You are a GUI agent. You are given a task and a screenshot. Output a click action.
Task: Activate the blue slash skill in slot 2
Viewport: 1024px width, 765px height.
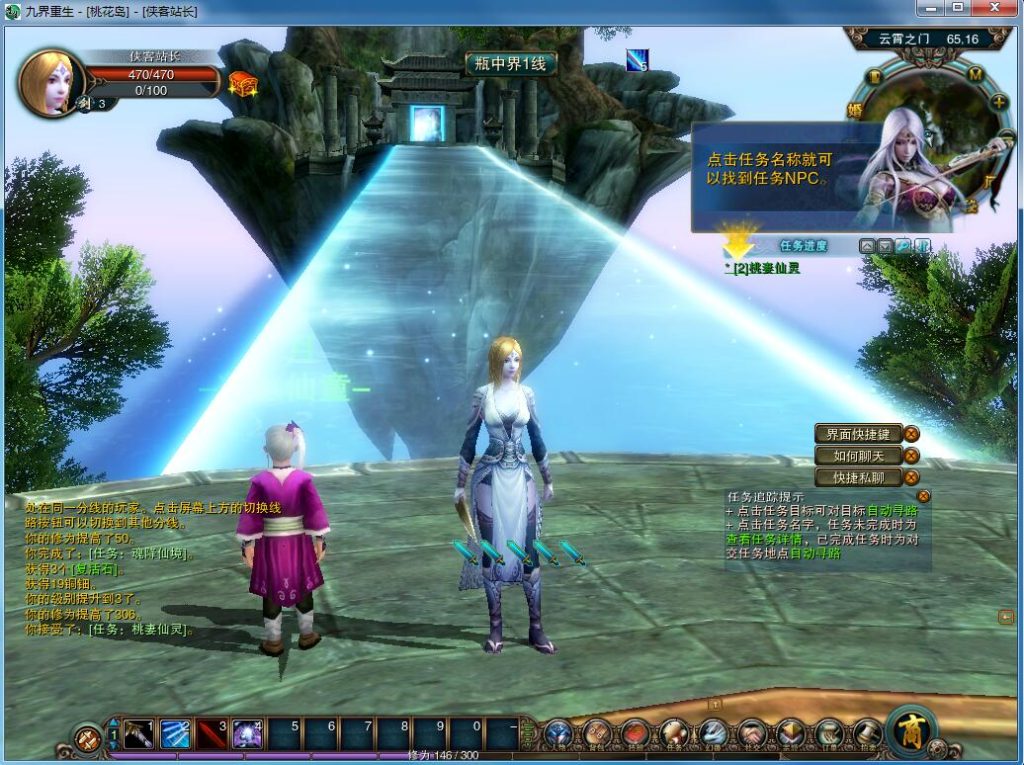pyautogui.click(x=174, y=734)
